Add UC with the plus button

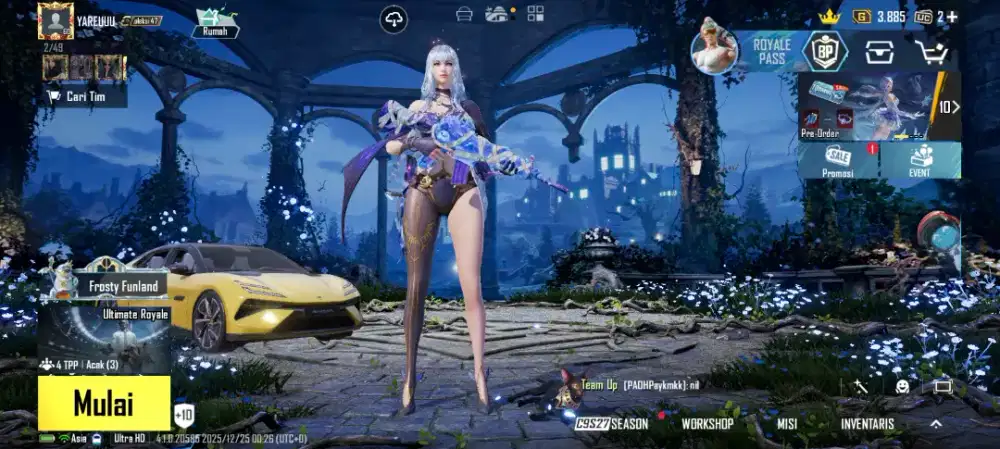tap(951, 17)
